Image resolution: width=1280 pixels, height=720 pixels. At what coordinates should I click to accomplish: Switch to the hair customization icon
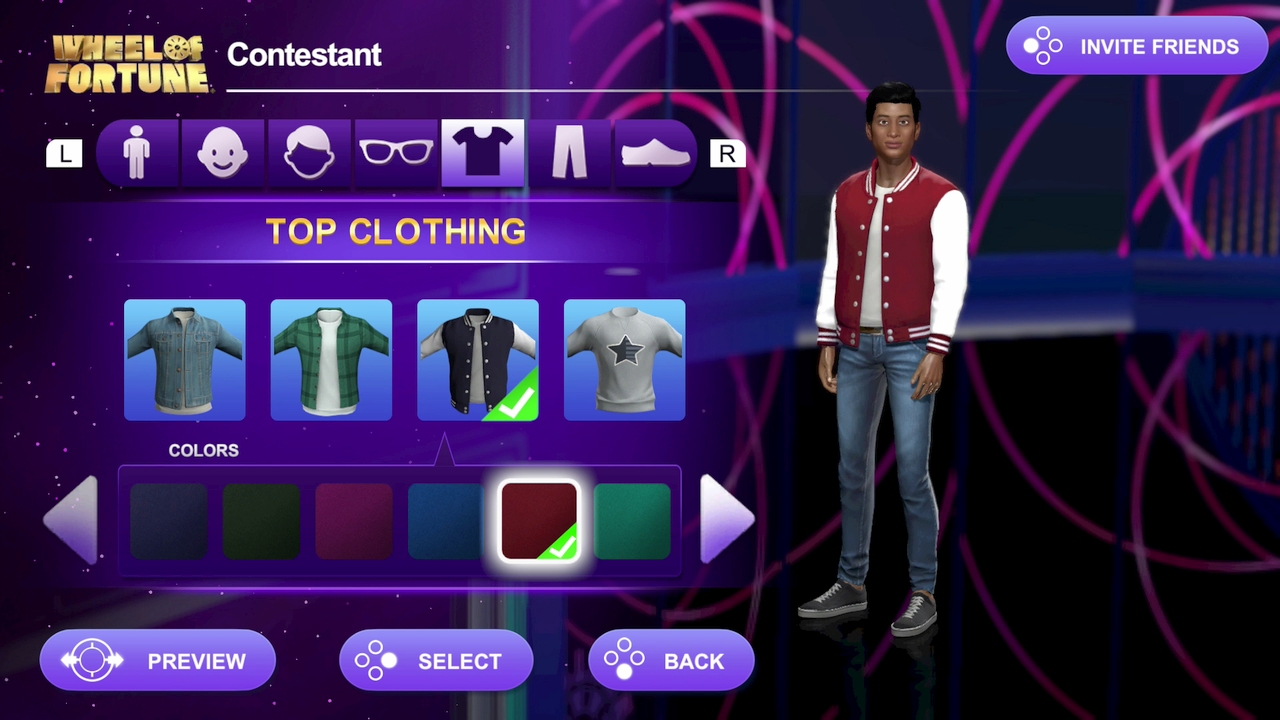pos(309,152)
